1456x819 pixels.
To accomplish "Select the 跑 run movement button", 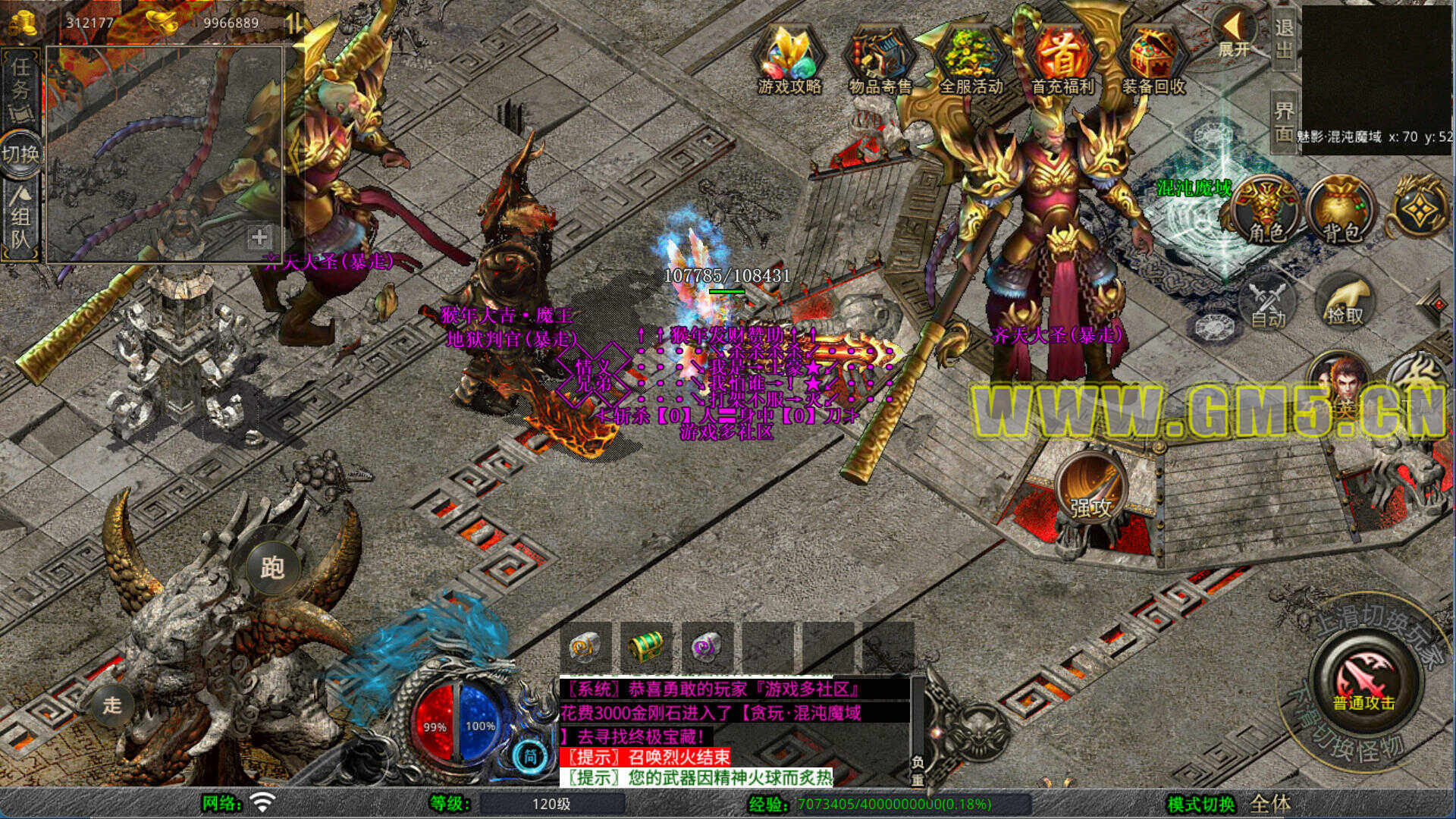I will click(x=271, y=567).
